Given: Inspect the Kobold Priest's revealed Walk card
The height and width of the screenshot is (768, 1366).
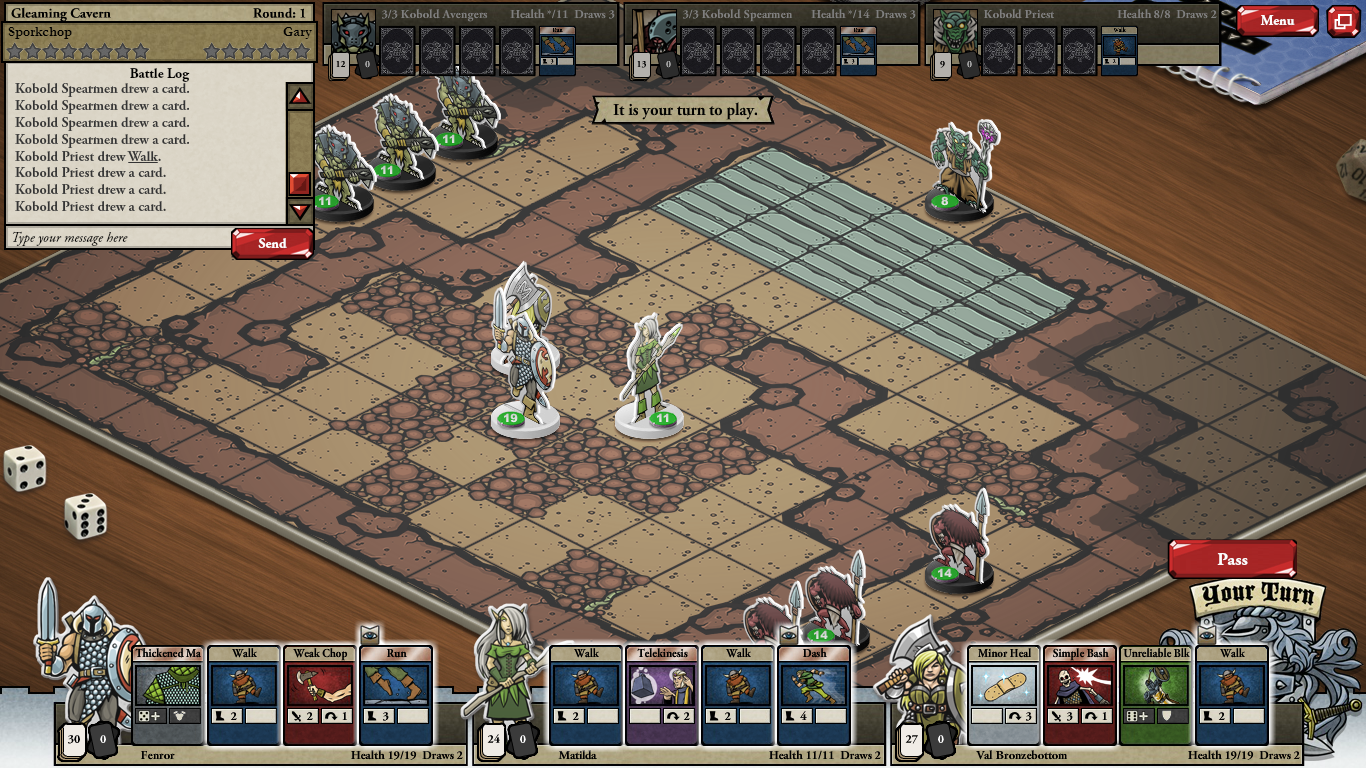Looking at the screenshot, I should pos(1119,50).
